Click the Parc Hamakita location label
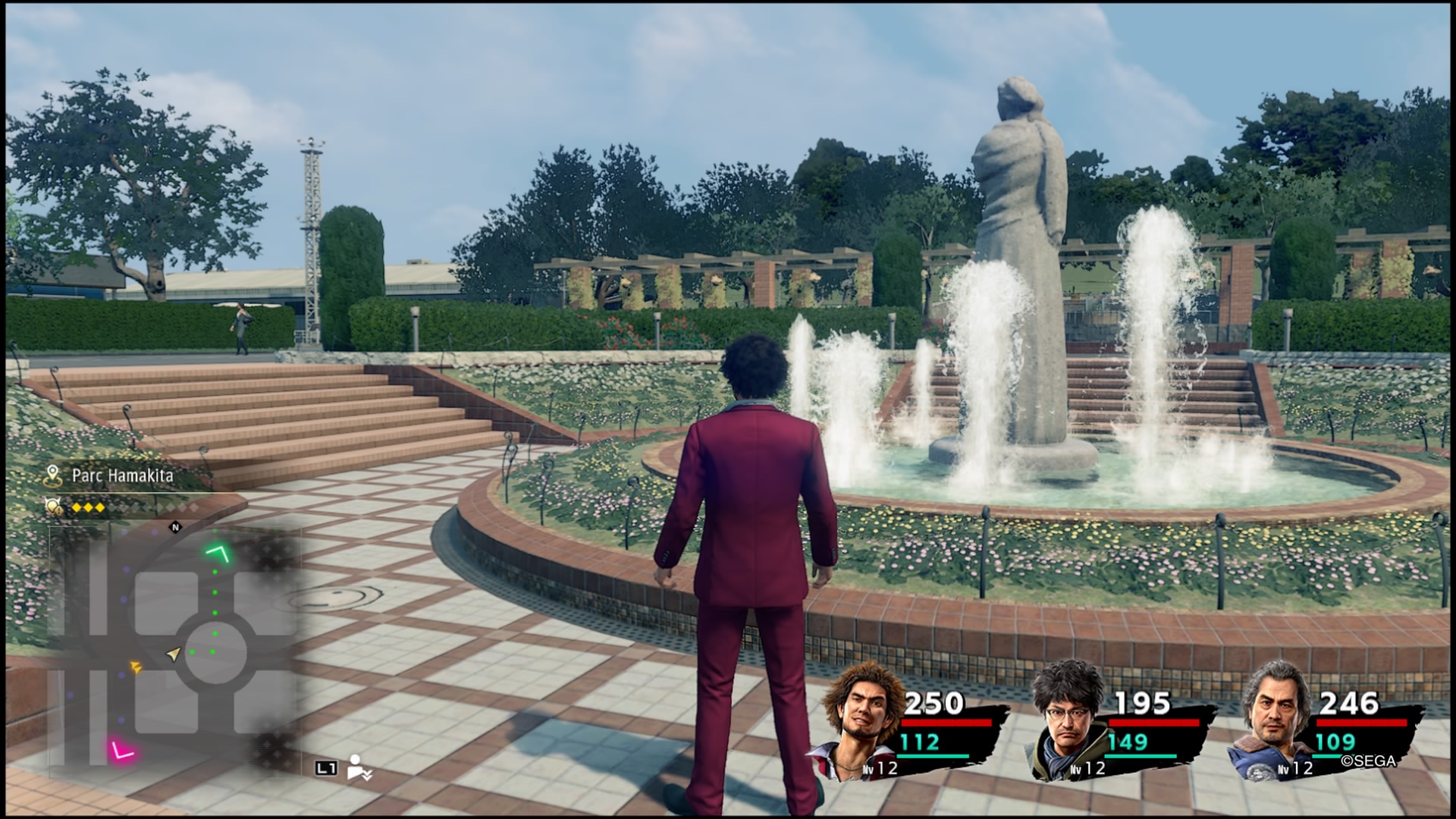Screen dimensions: 1456x819 (122, 475)
